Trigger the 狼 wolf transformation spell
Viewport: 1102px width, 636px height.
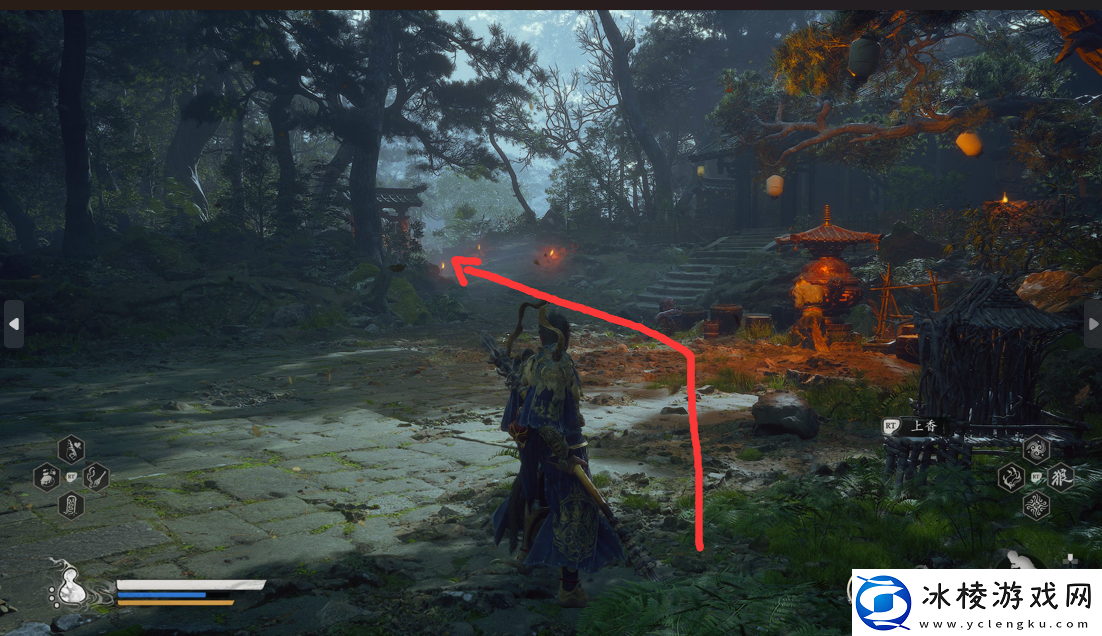coord(1061,477)
